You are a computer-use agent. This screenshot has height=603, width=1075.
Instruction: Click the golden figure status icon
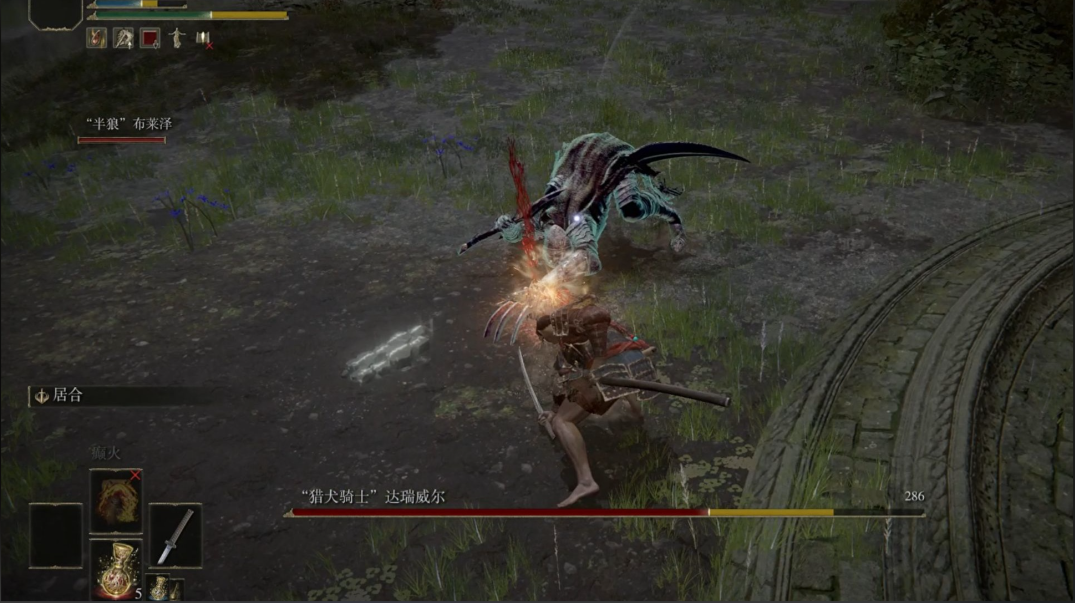pyautogui.click(x=177, y=38)
